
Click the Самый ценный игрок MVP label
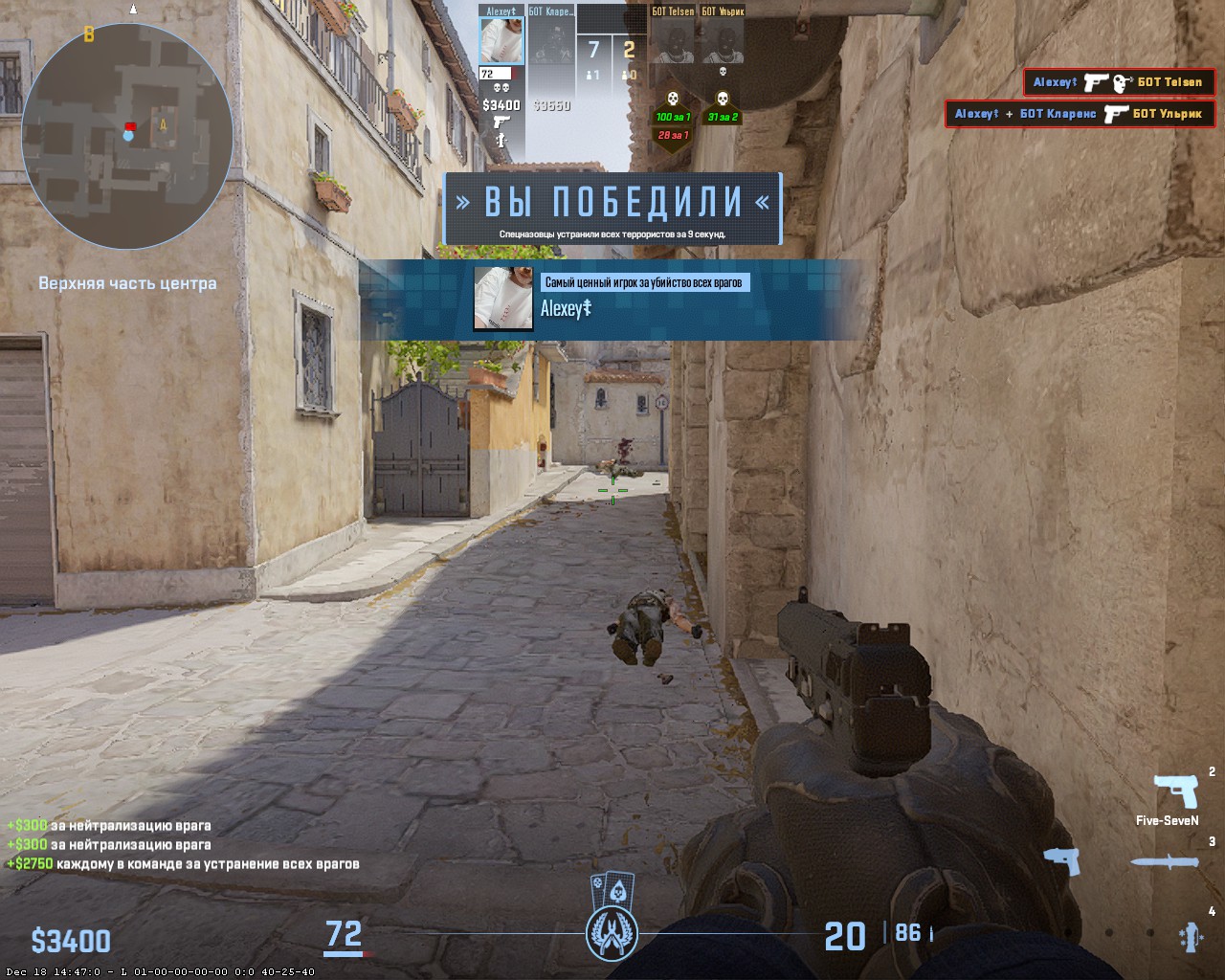coord(647,281)
